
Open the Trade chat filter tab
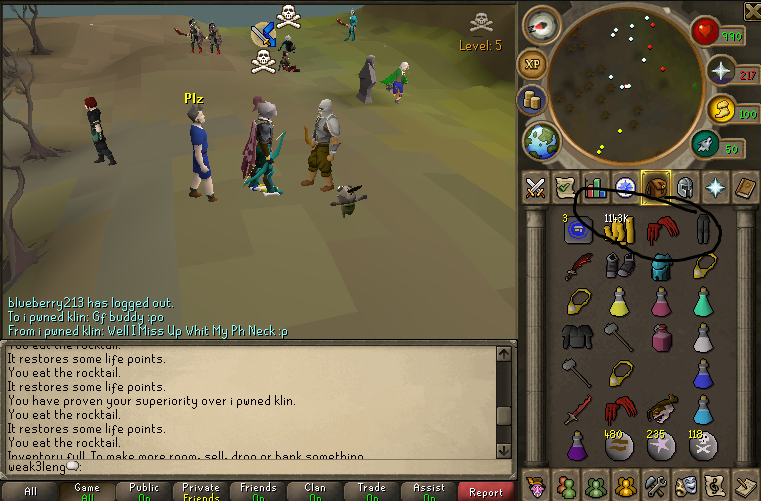(372, 491)
